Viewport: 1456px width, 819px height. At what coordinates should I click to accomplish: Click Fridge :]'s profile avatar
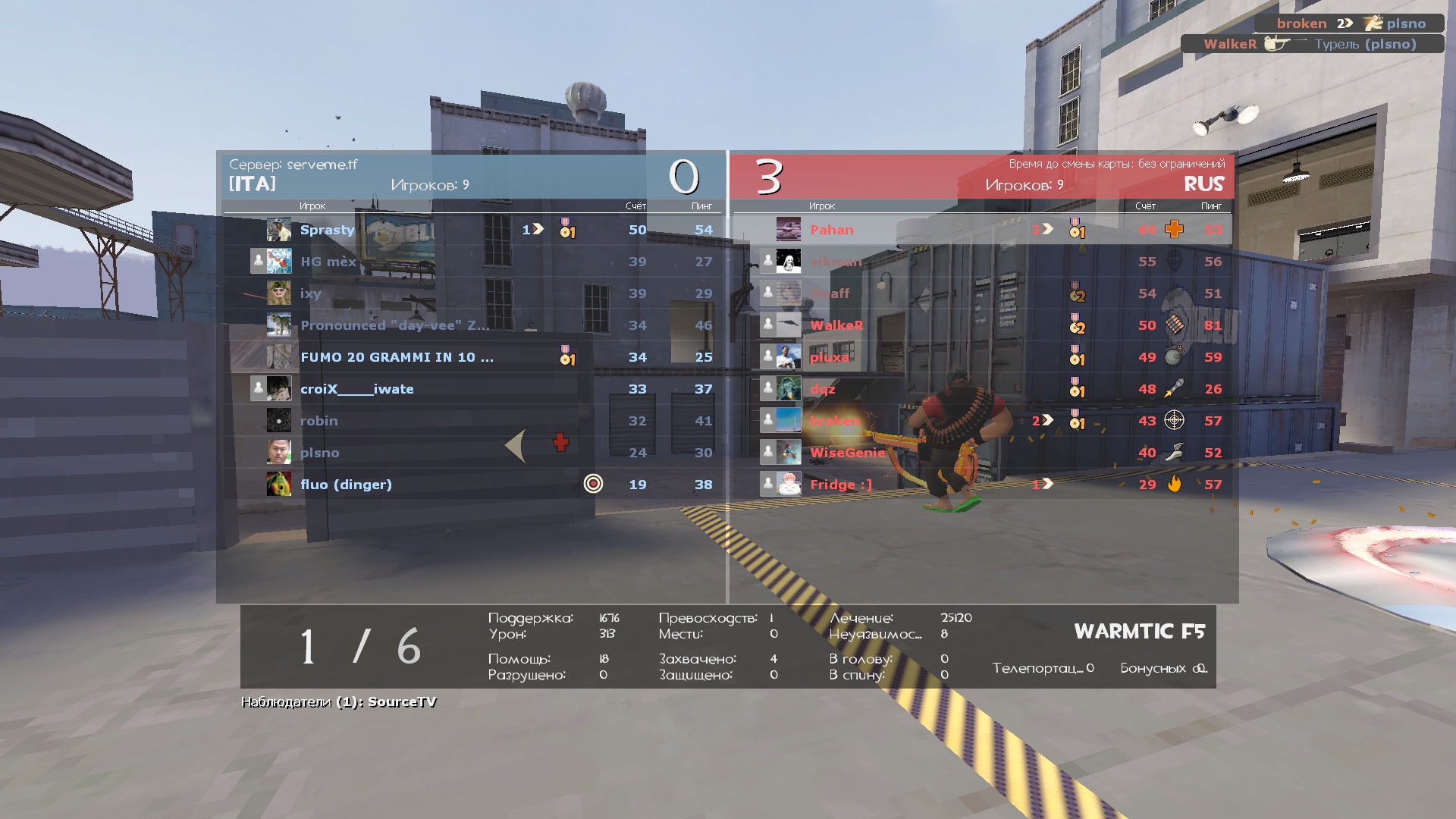pos(789,484)
